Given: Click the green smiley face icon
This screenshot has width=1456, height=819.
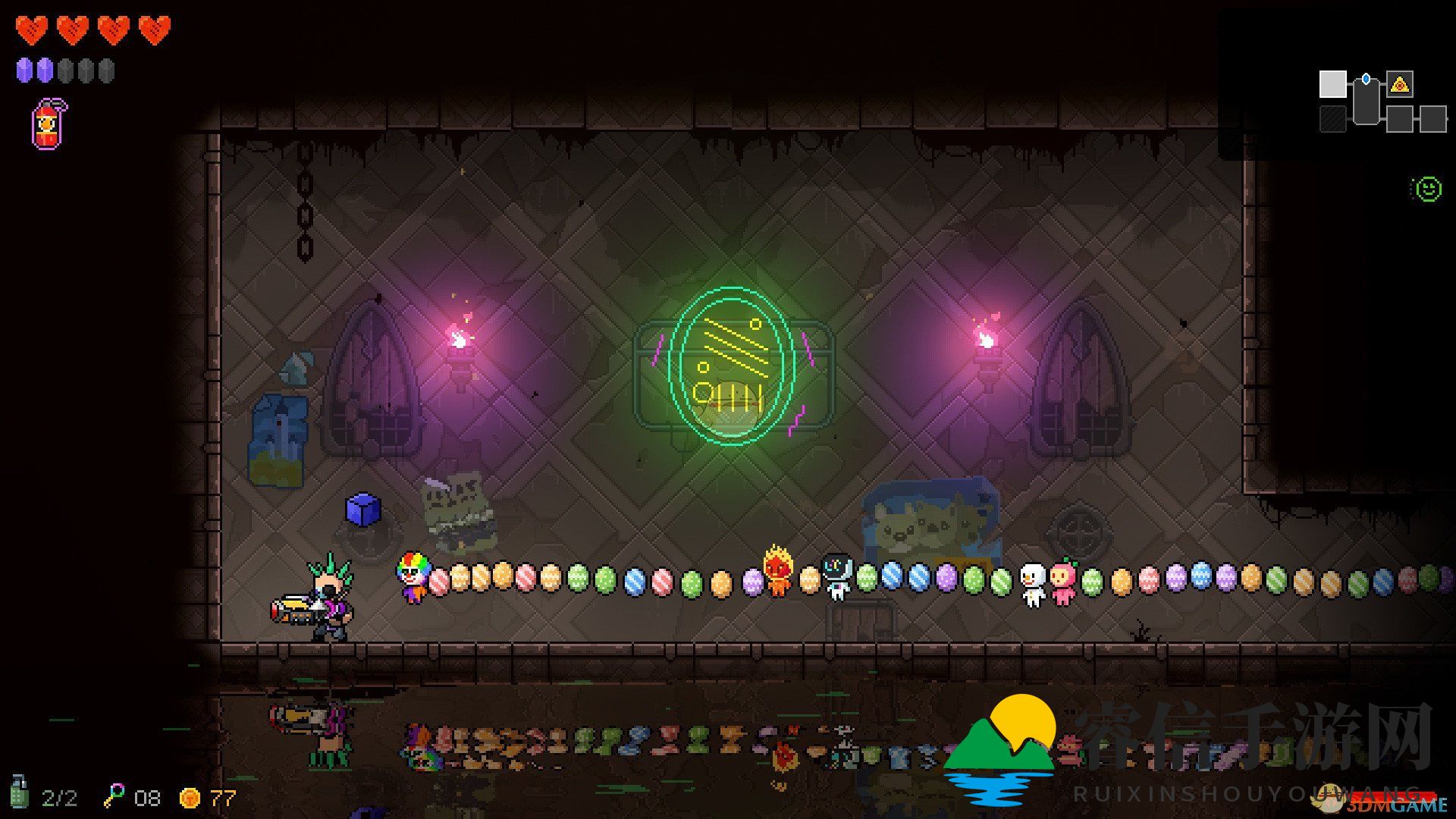Looking at the screenshot, I should [x=1428, y=189].
